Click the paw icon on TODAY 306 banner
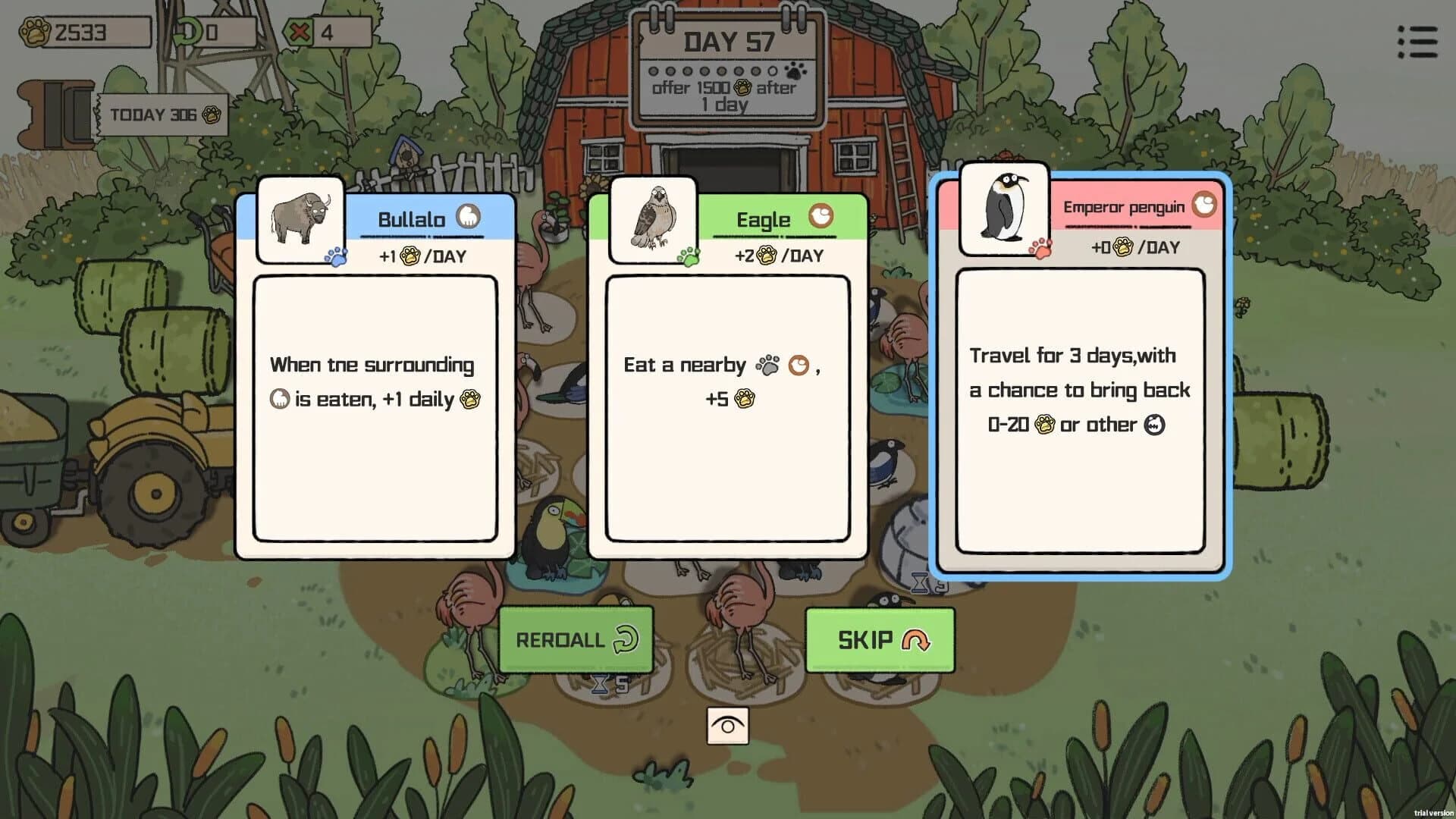Screen dimensions: 1456x819 click(x=212, y=115)
